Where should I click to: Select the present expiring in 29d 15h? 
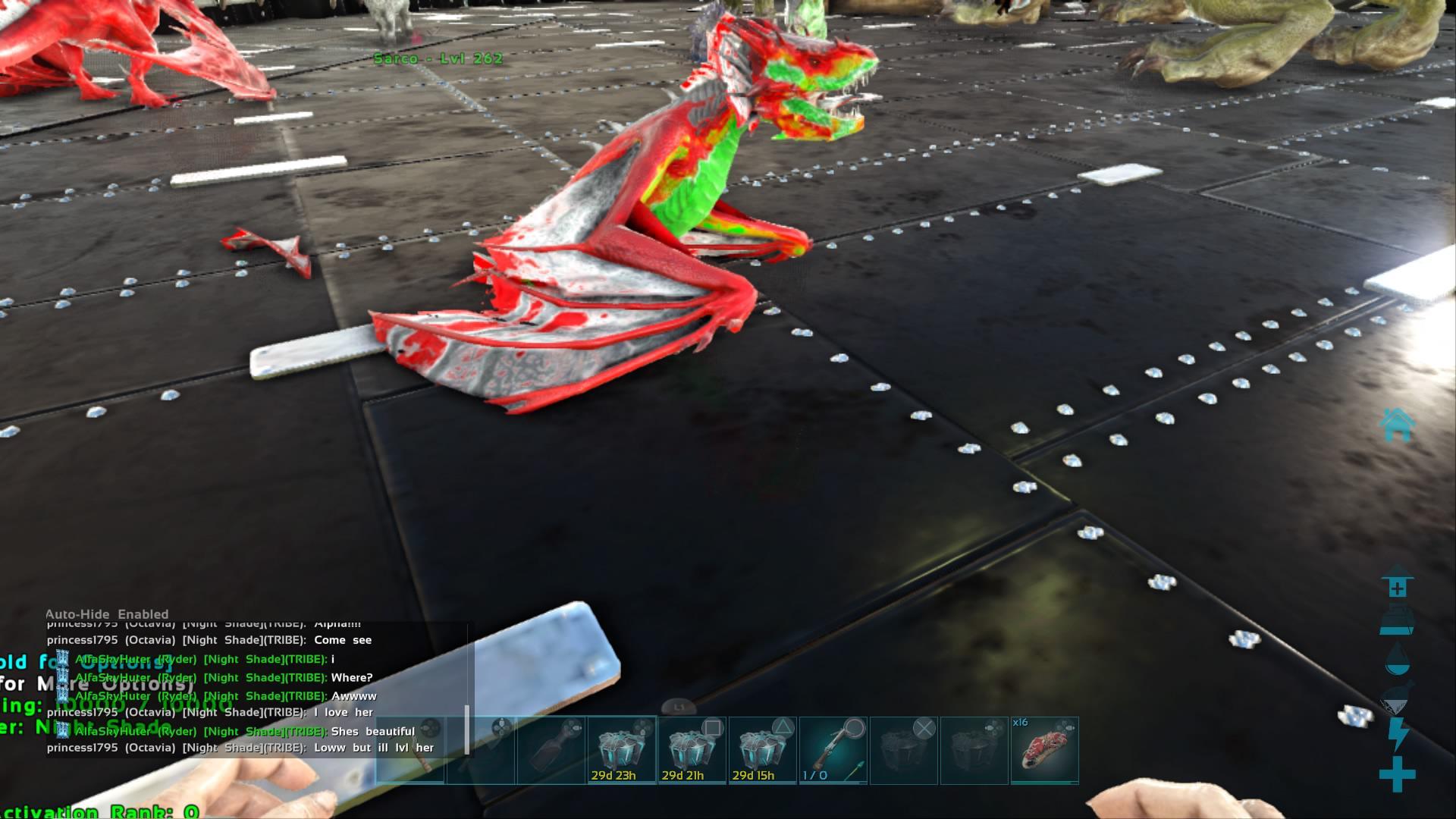pos(761,751)
